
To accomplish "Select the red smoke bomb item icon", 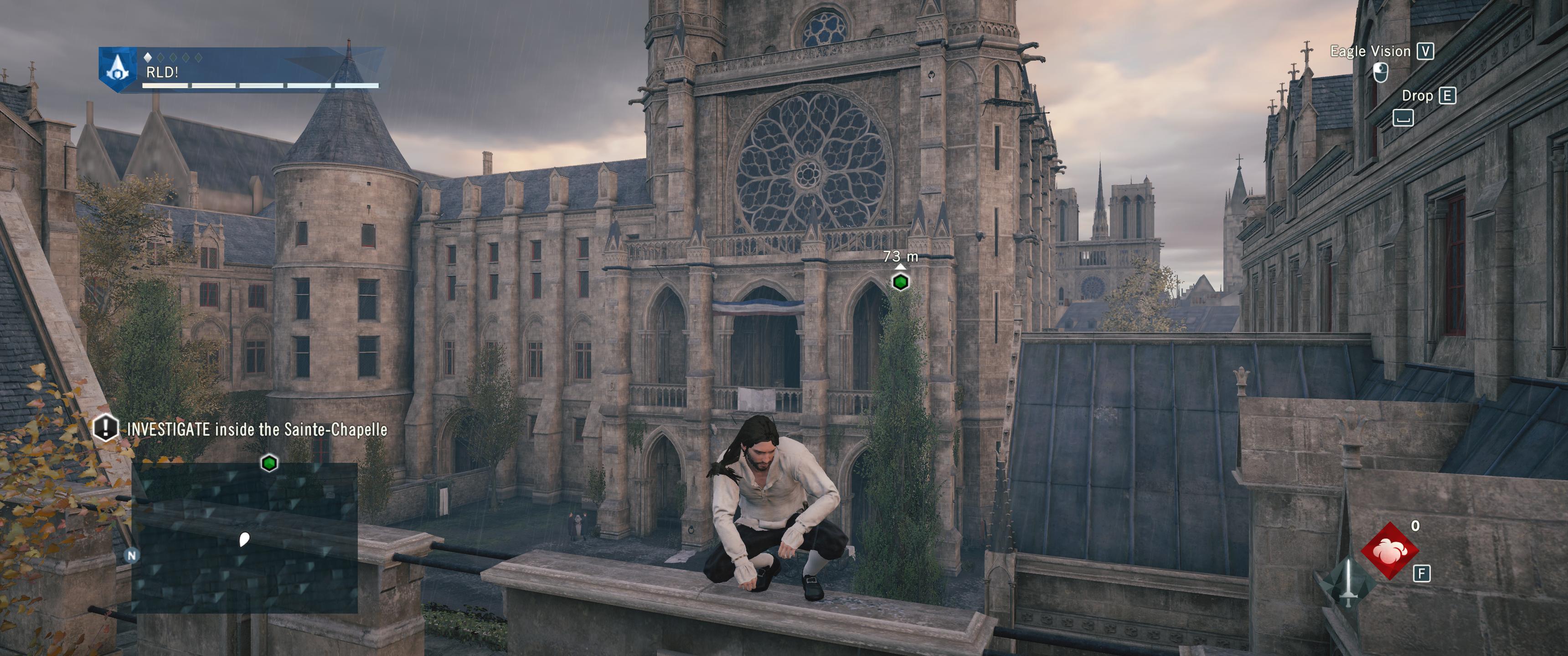I will click(1390, 550).
